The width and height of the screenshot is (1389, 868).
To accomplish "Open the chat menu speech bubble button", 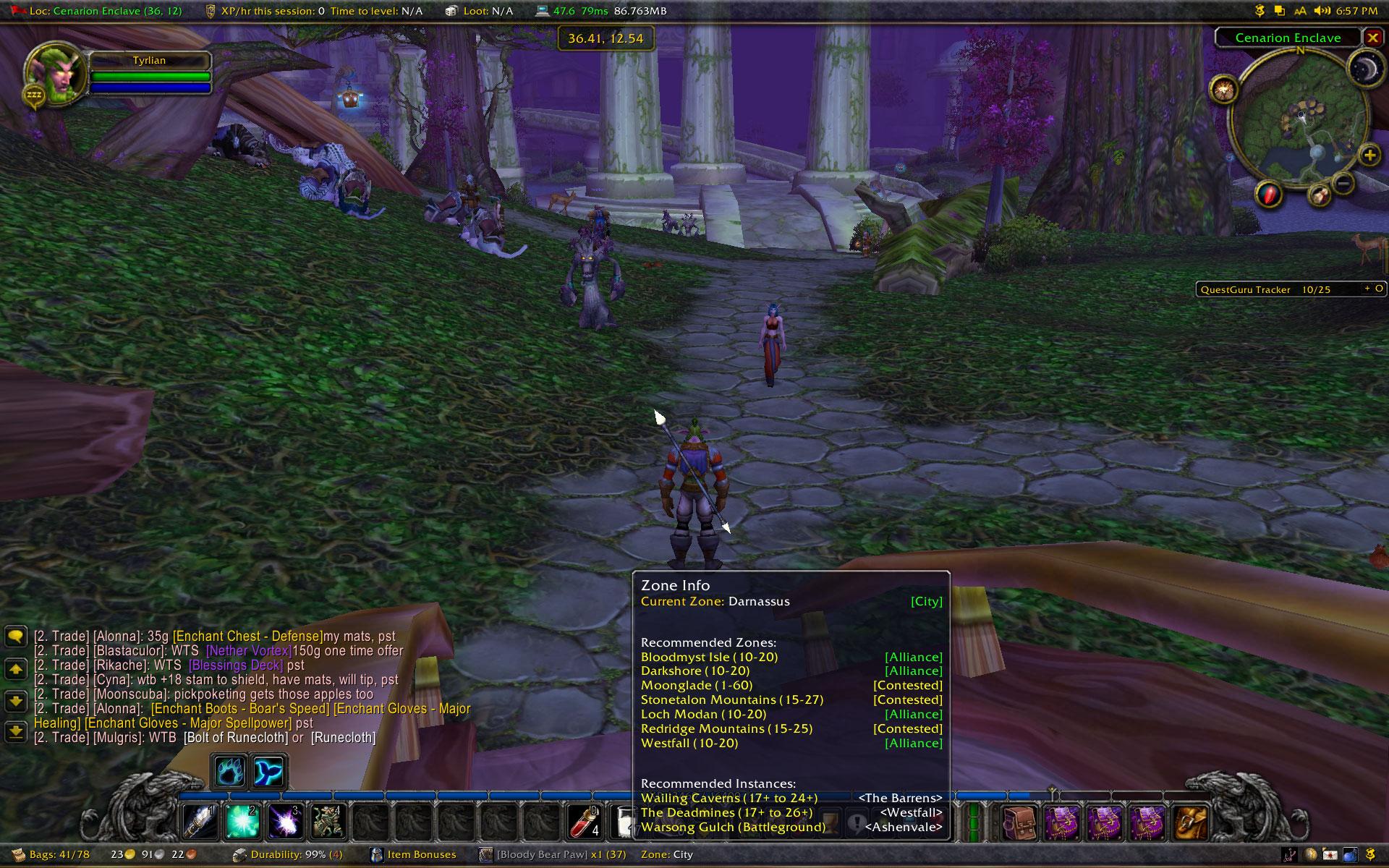I will tap(16, 637).
